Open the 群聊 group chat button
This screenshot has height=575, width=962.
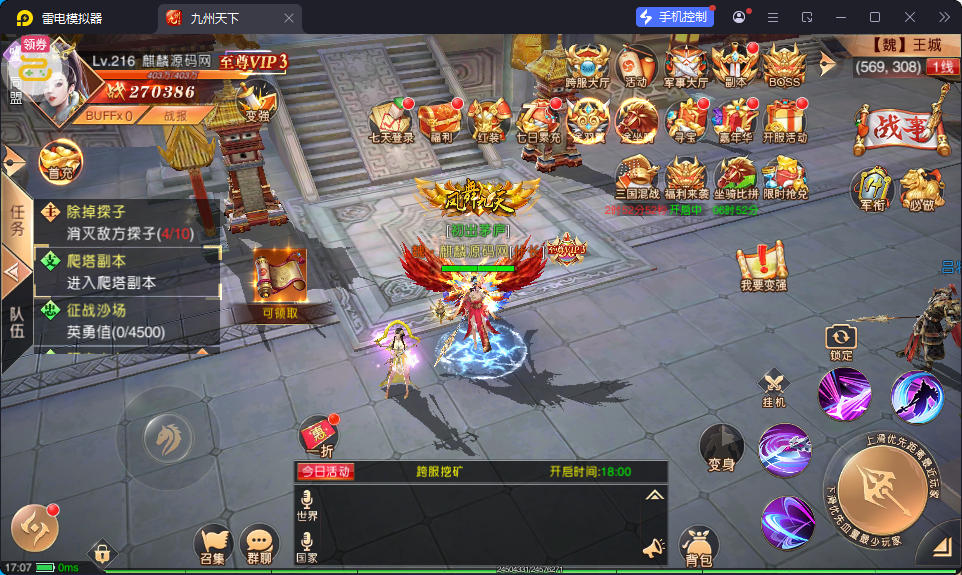click(259, 545)
